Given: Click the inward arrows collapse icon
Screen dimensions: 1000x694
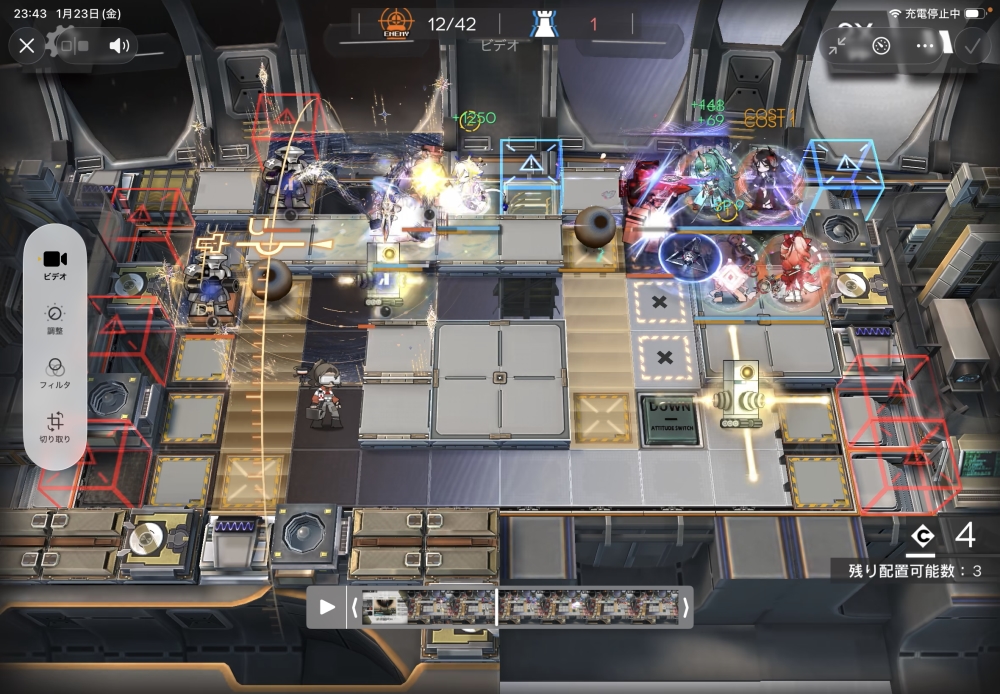Looking at the screenshot, I should (x=837, y=45).
